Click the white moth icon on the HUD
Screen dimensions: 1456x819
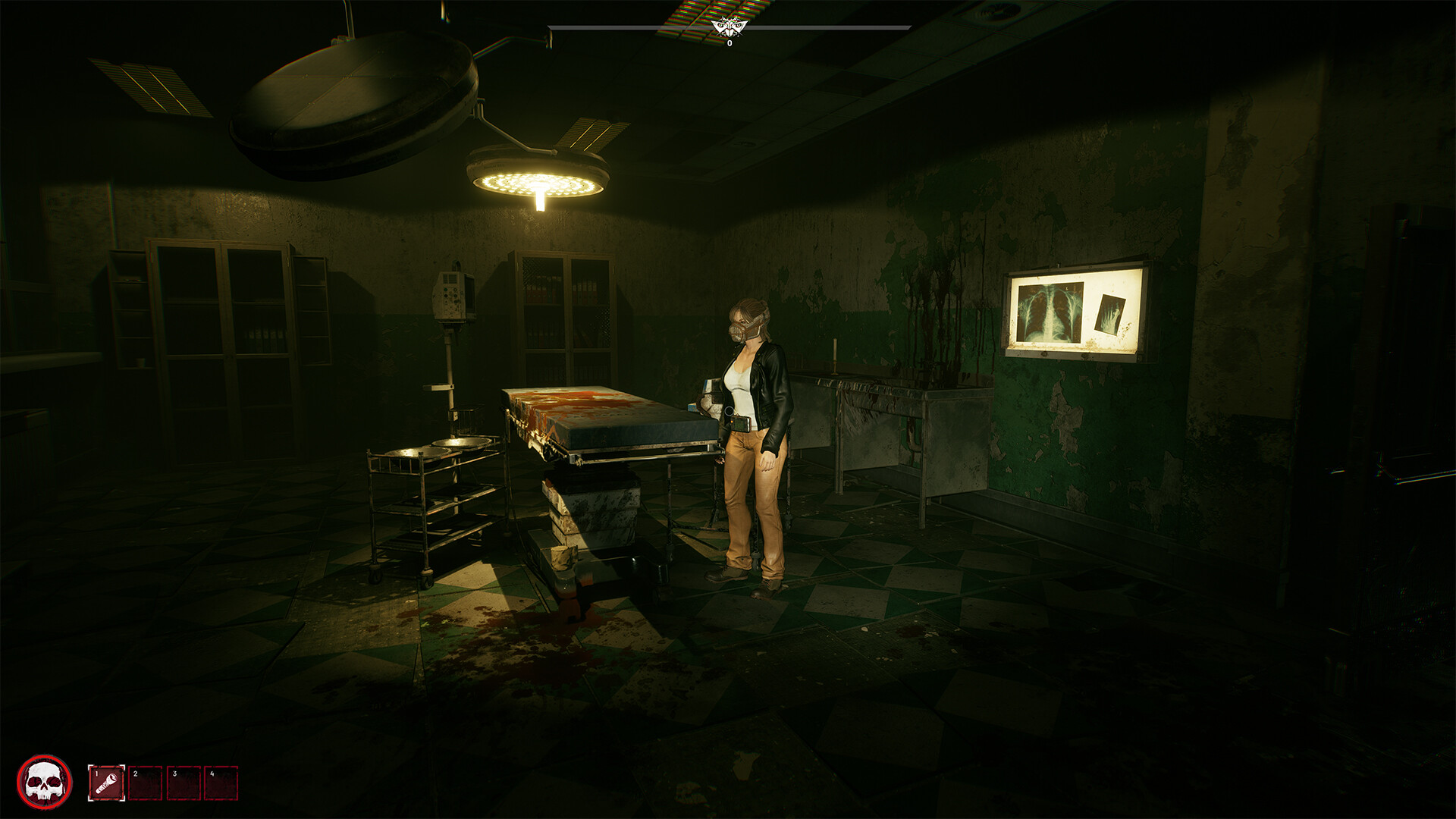pyautogui.click(x=728, y=27)
